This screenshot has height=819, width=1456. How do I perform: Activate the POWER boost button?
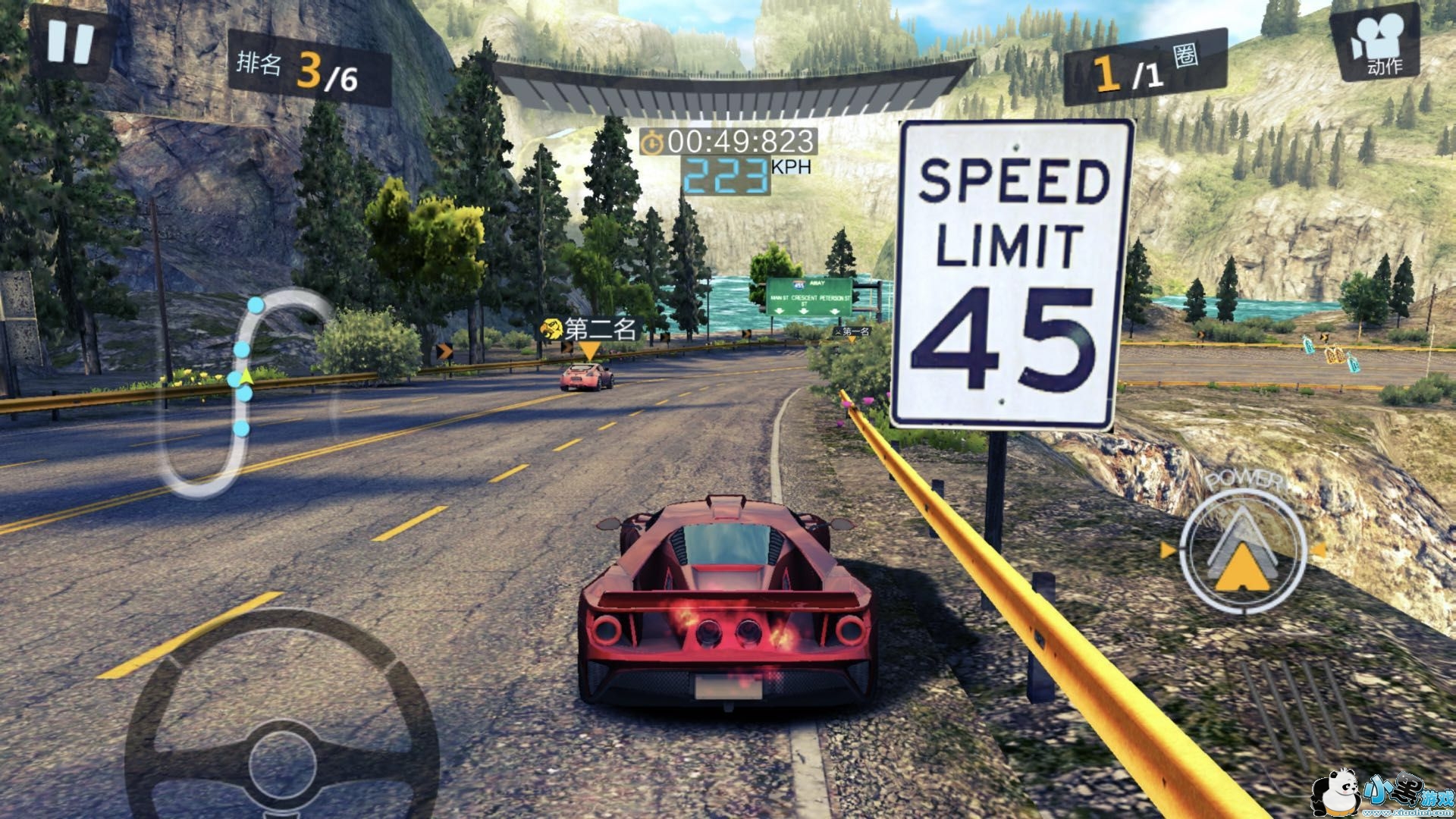1244,550
